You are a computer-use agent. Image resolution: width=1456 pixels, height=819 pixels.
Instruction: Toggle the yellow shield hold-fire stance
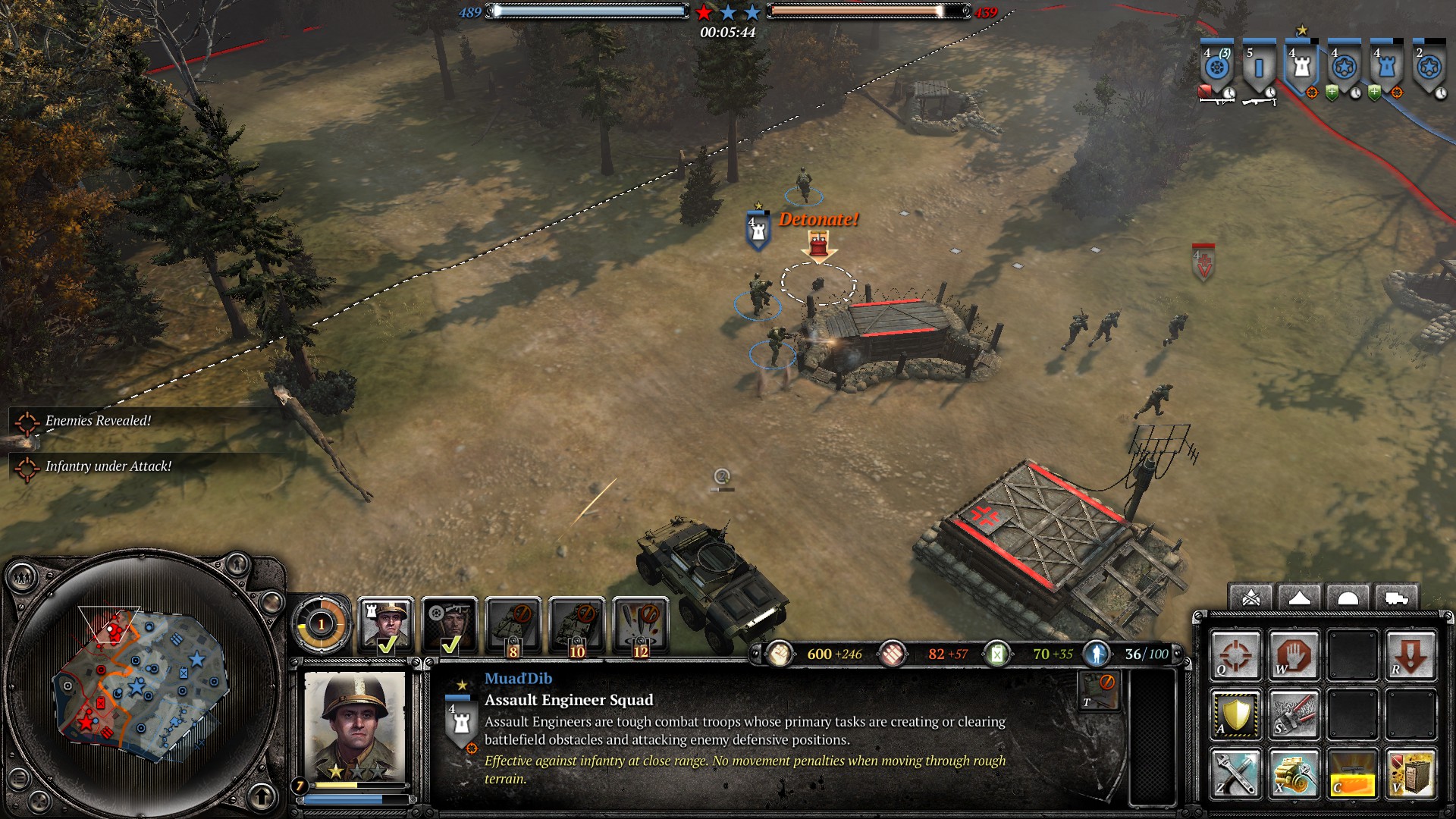[1235, 714]
